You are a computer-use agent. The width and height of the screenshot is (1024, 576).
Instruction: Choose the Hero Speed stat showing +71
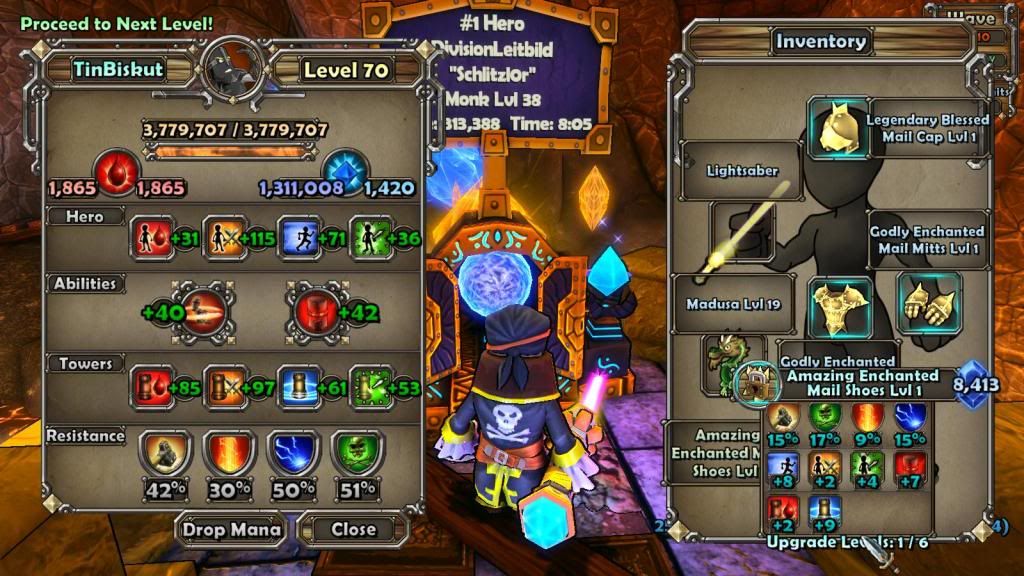click(295, 237)
